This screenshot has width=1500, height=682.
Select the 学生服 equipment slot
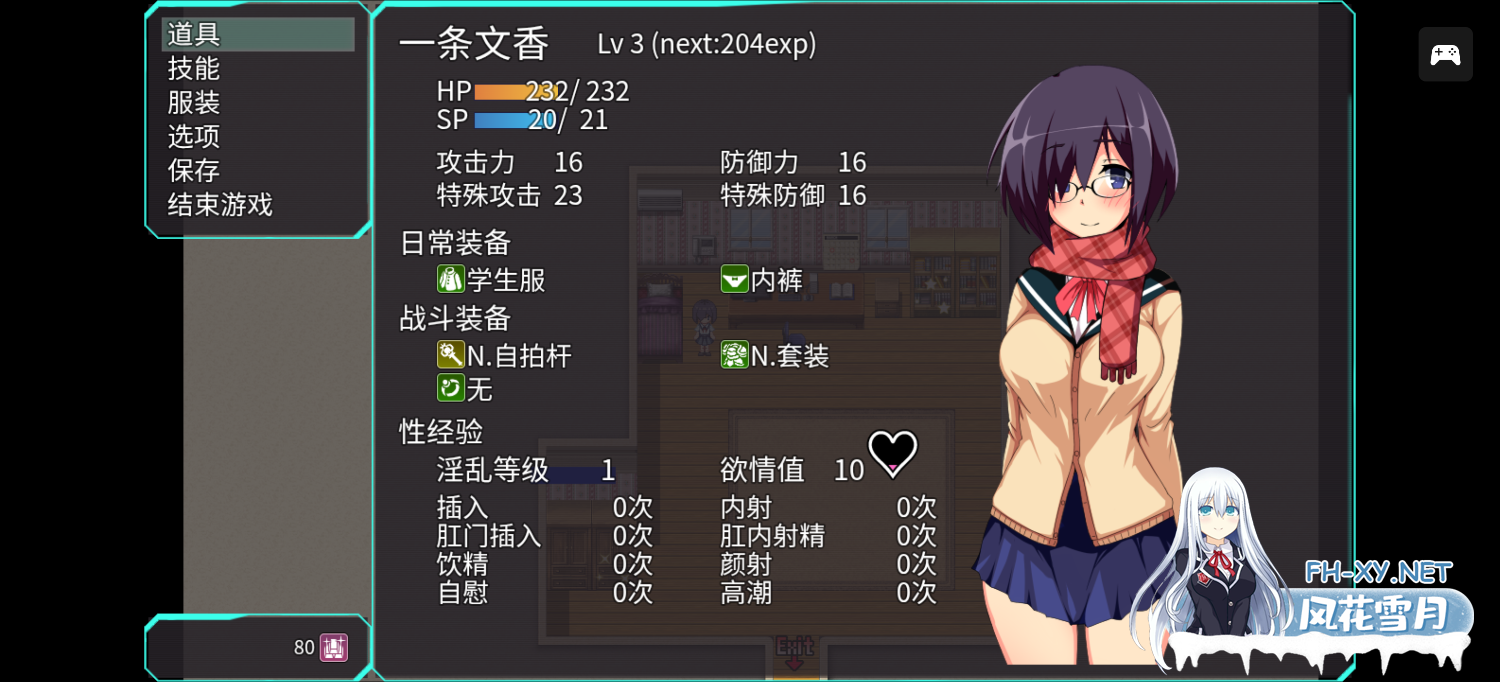click(492, 280)
